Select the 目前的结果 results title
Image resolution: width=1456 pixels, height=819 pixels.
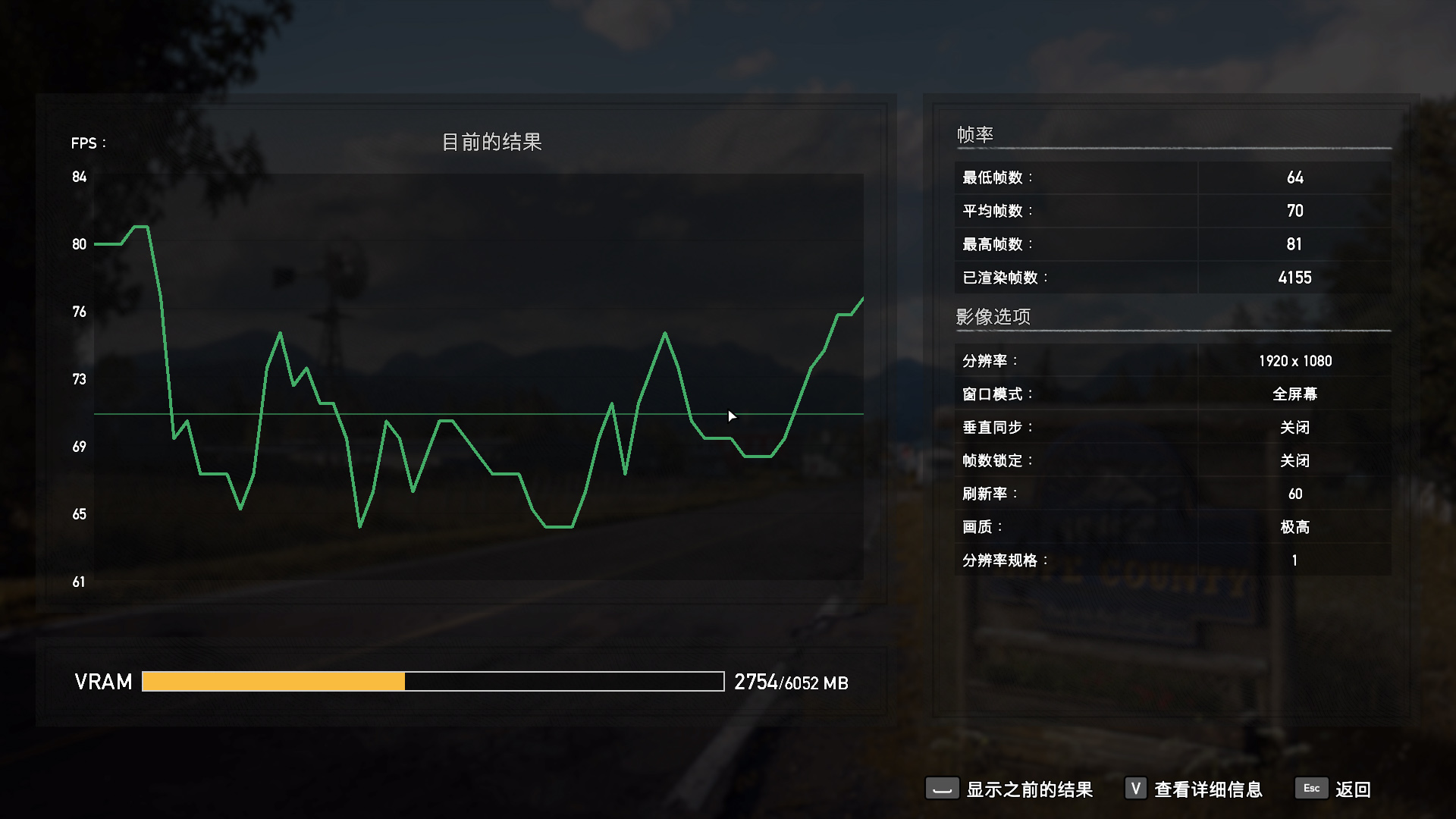494,141
